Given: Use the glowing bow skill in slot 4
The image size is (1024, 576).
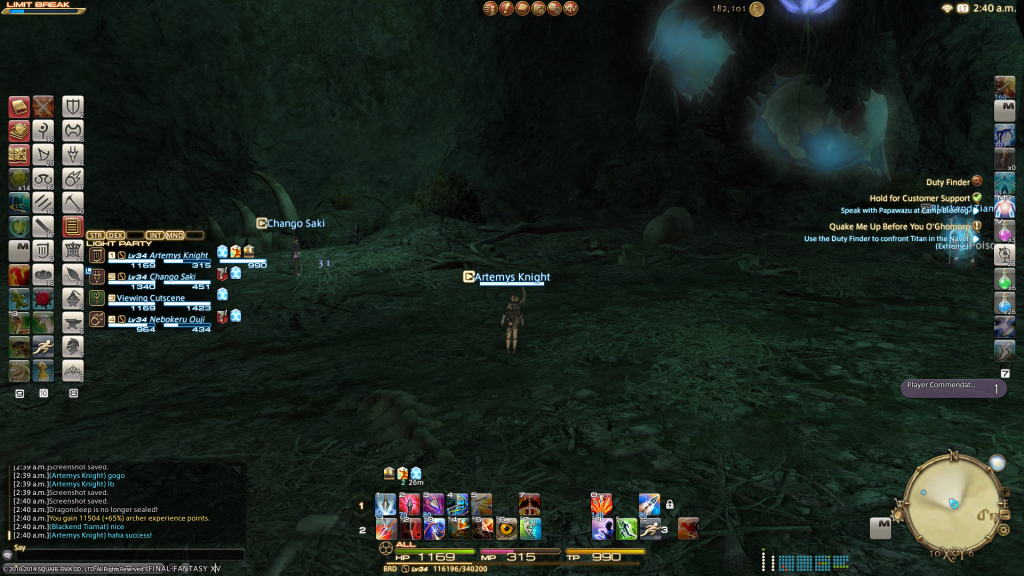Looking at the screenshot, I should (459, 505).
